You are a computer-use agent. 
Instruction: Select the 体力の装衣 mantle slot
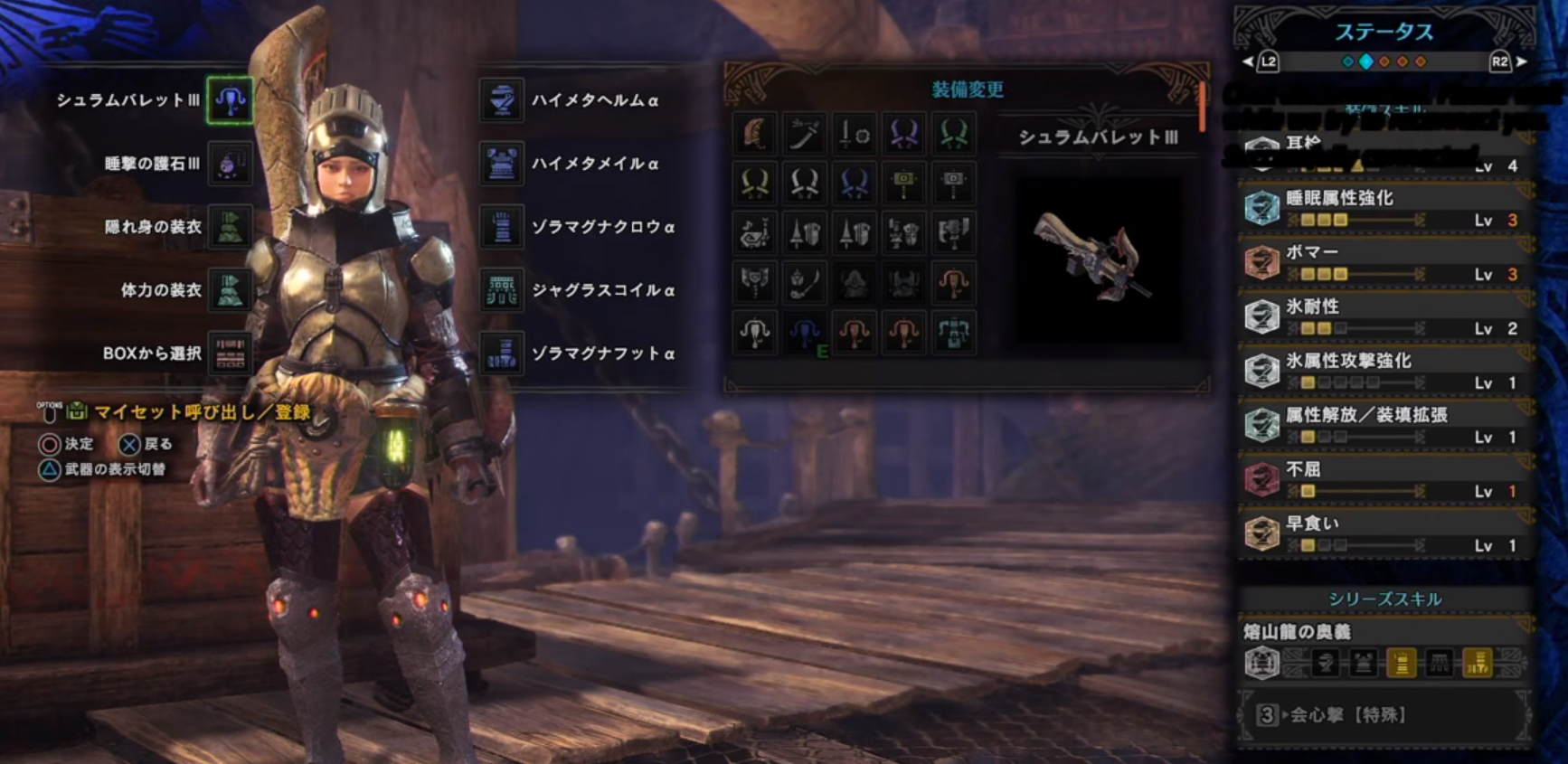230,290
